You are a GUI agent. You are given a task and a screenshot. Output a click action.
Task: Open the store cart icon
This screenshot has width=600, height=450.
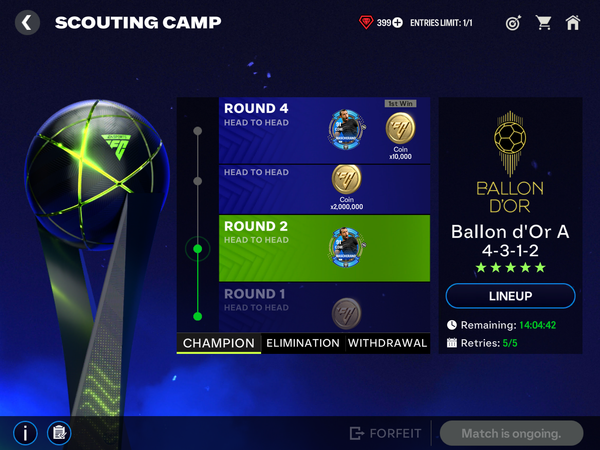(543, 22)
